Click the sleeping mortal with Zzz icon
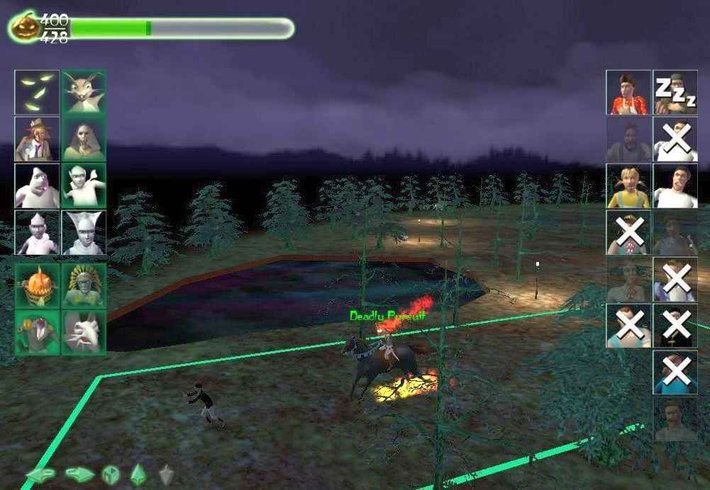The image size is (710, 490). 675,92
